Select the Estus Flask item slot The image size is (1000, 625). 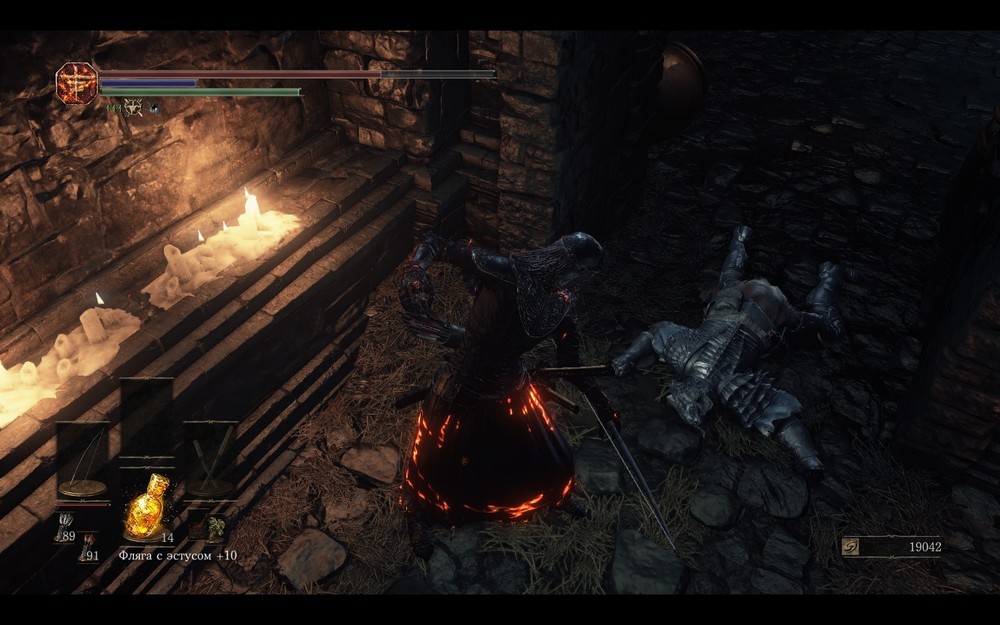145,506
